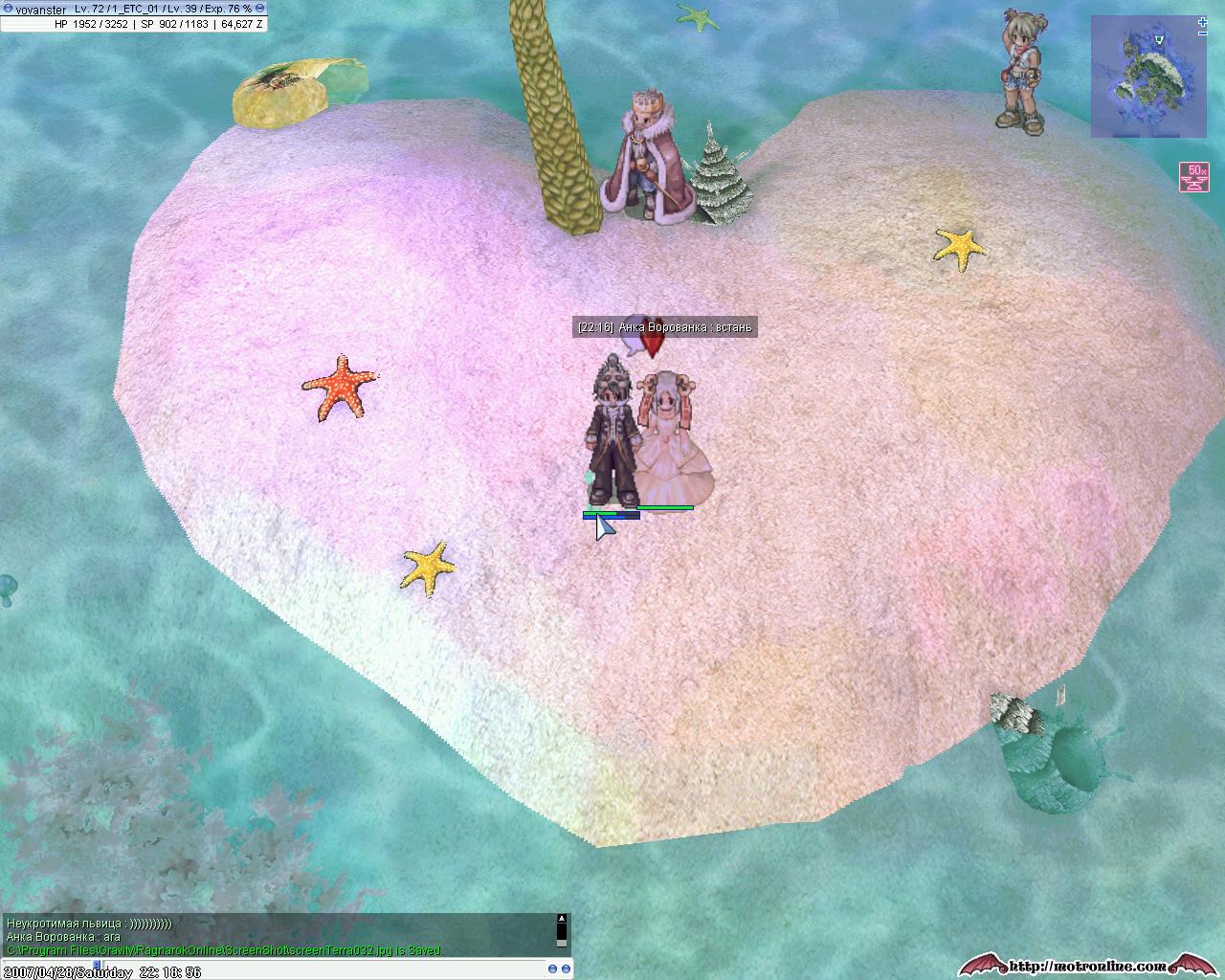Image resolution: width=1225 pixels, height=980 pixels.
Task: Select the 50% weight status icon
Action: pyautogui.click(x=1192, y=177)
